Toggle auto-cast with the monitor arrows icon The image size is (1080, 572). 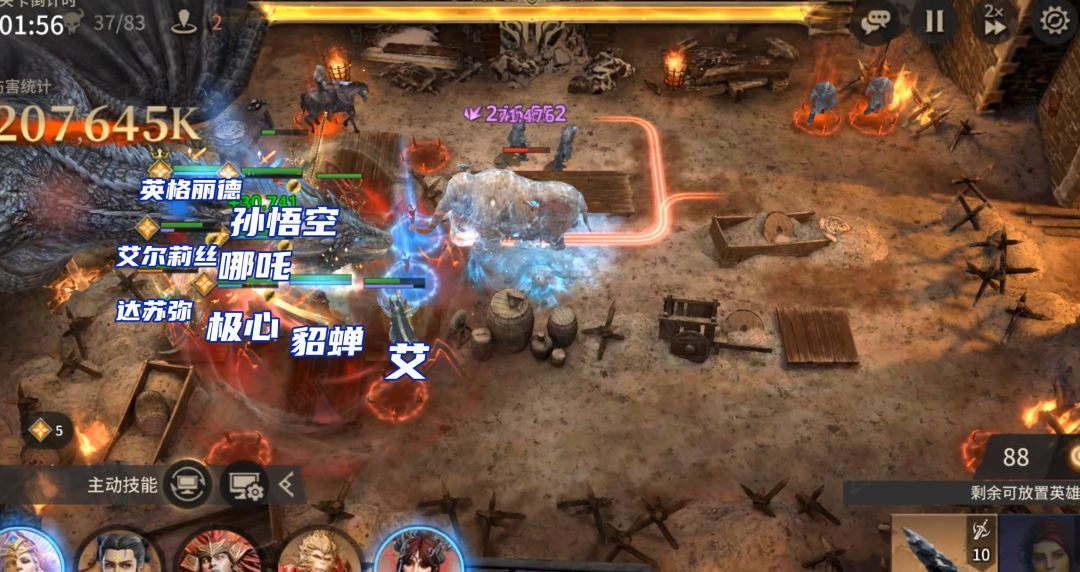(187, 485)
